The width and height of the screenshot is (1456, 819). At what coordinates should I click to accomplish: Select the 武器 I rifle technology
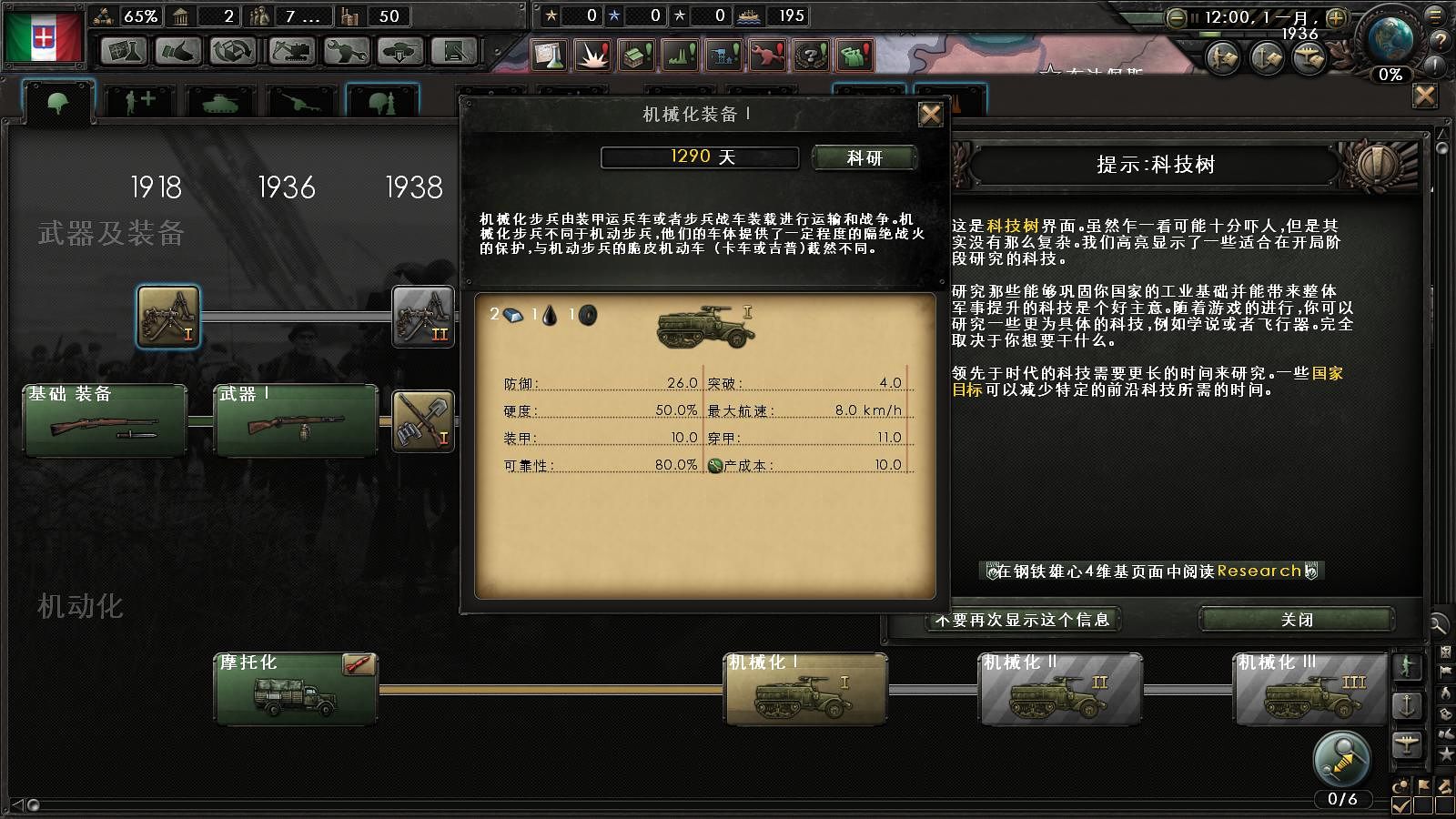click(x=296, y=420)
